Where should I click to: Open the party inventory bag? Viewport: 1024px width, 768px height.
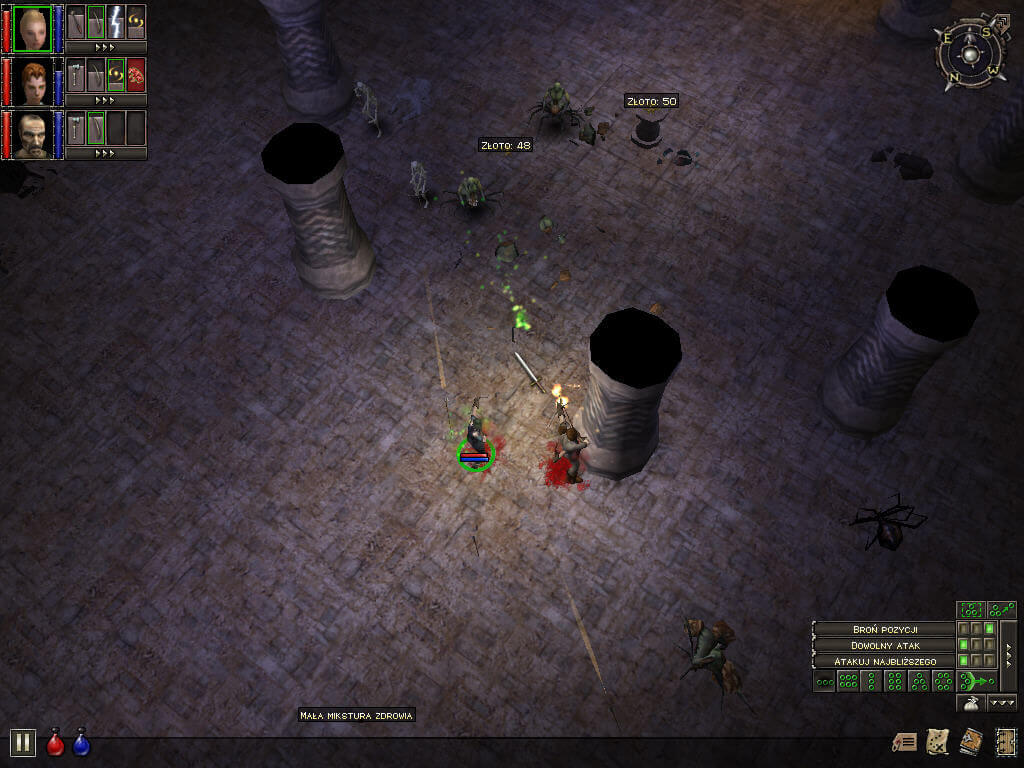971,703
